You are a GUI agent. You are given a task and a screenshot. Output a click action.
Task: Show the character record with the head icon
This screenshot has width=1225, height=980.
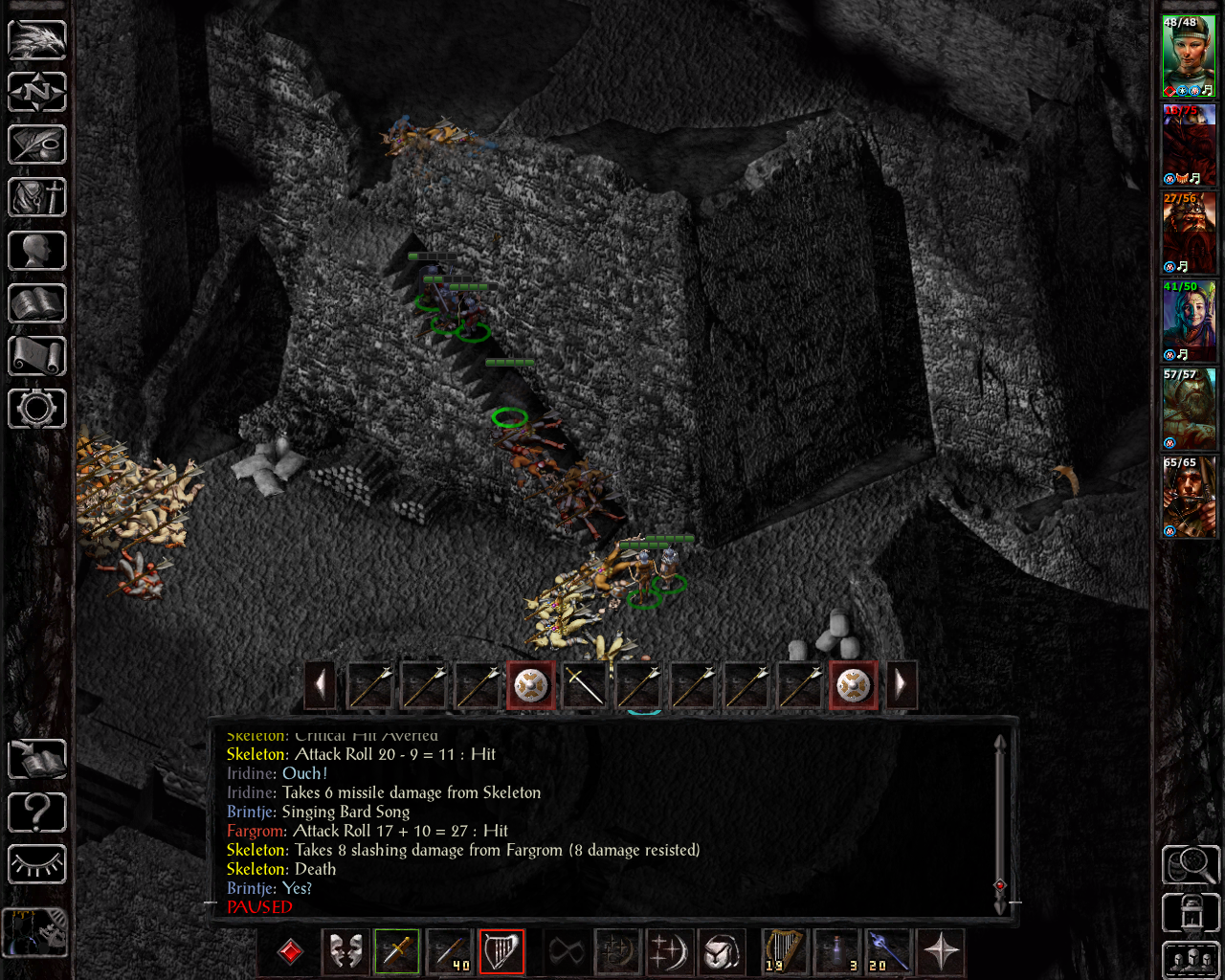pos(37,251)
